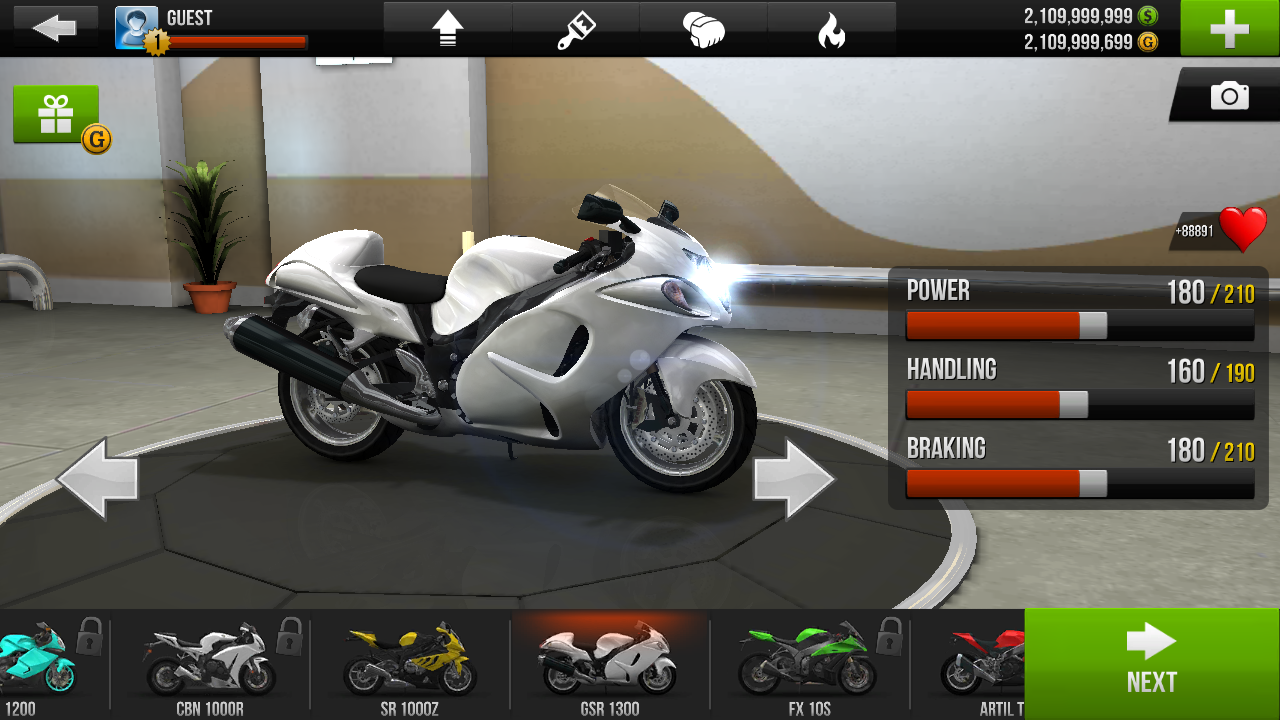This screenshot has height=720, width=1280.
Task: Like the bike with the red heart
Action: 1242,230
